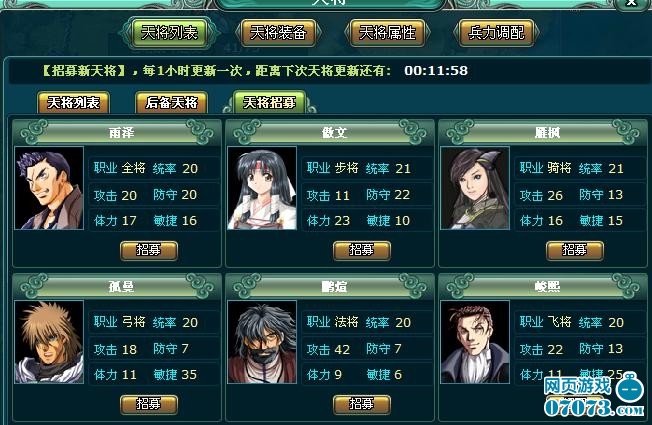652x425 pixels.
Task: Open the 天将装备 tab
Action: point(278,32)
